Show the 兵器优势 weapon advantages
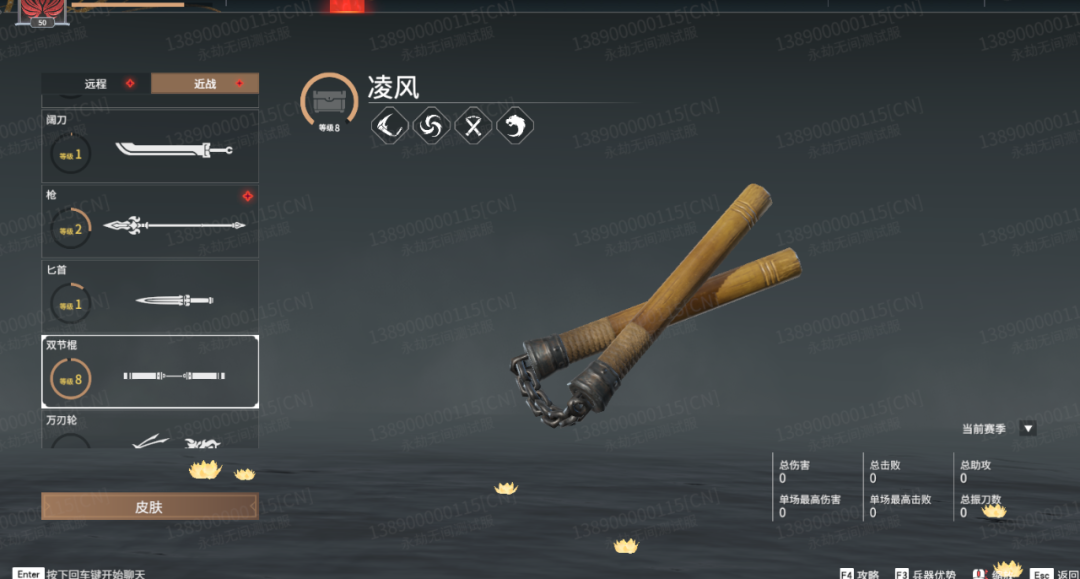Screen dimensions: 1080x579 tap(926, 574)
